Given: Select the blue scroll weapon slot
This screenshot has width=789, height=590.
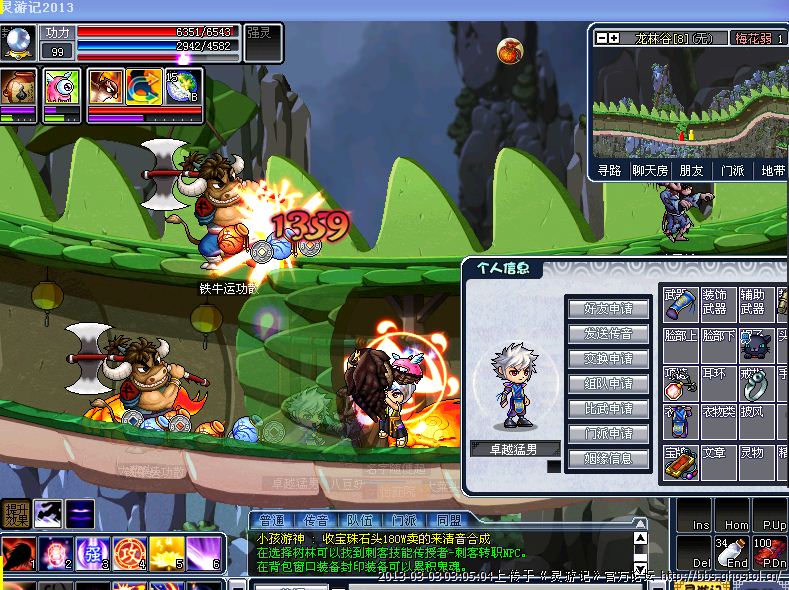Looking at the screenshot, I should tap(679, 301).
